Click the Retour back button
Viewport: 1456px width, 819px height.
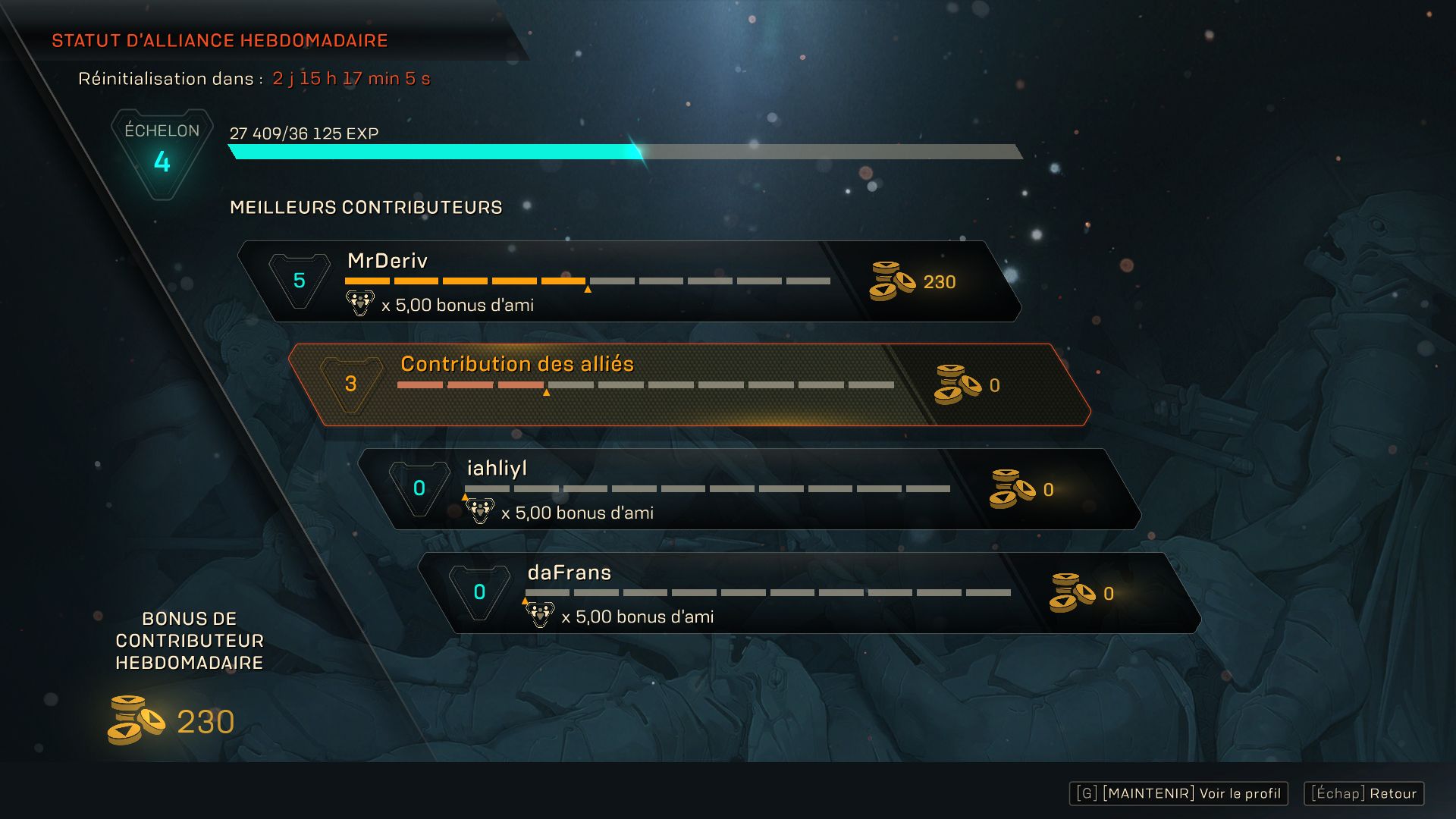(1363, 793)
